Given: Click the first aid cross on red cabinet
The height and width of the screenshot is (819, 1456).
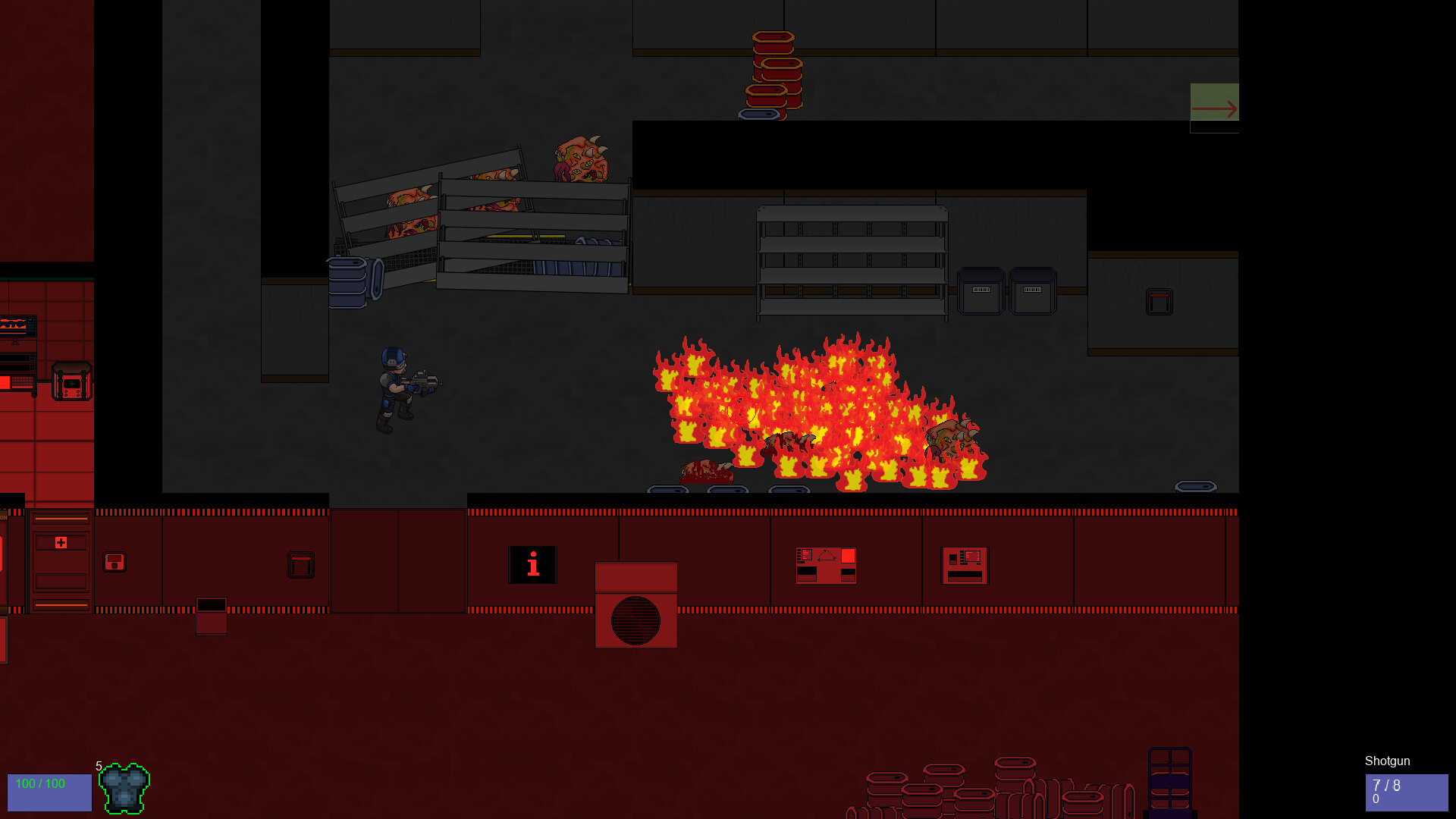Looking at the screenshot, I should click(61, 542).
